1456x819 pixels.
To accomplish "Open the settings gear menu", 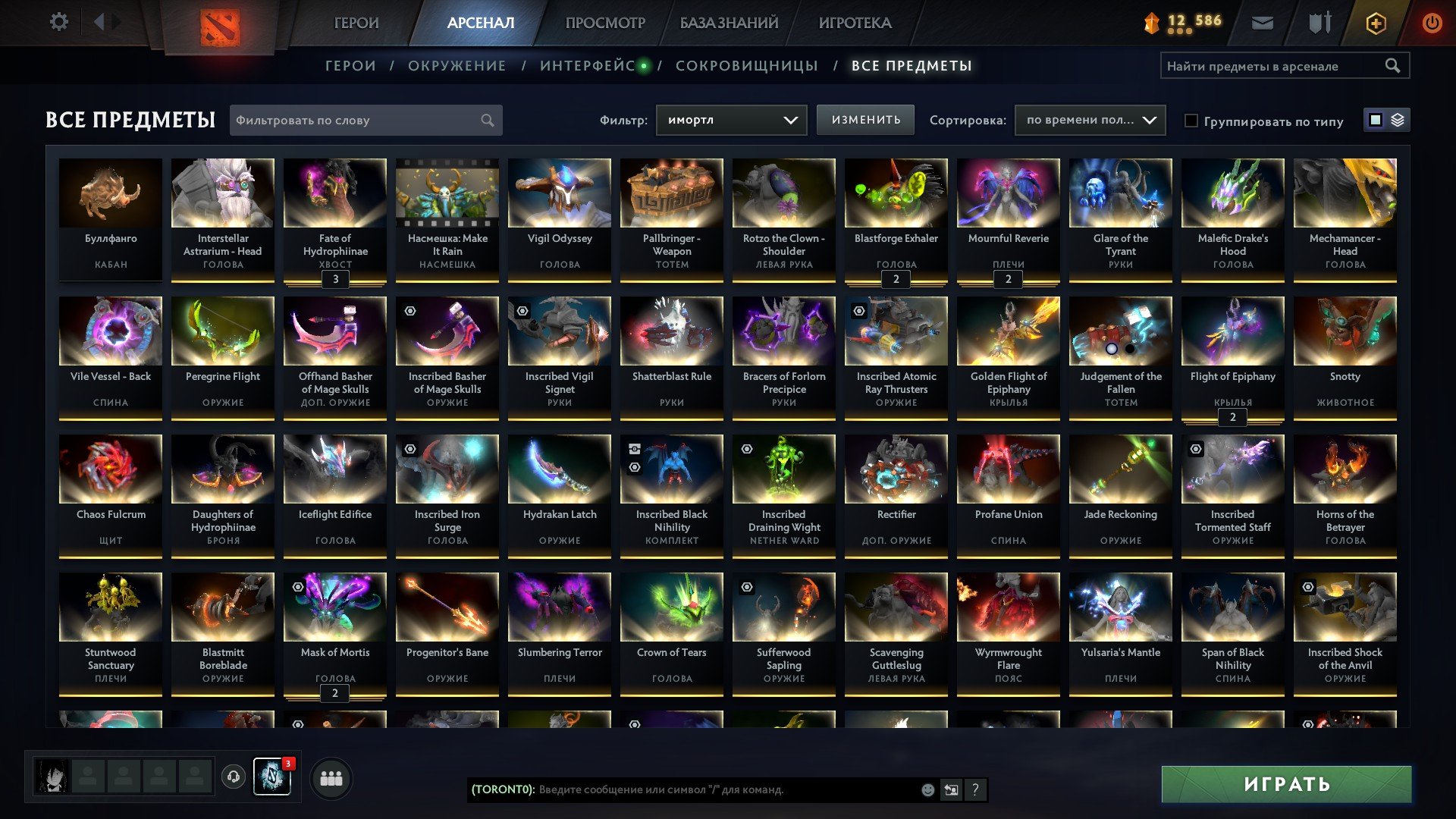I will (x=58, y=22).
